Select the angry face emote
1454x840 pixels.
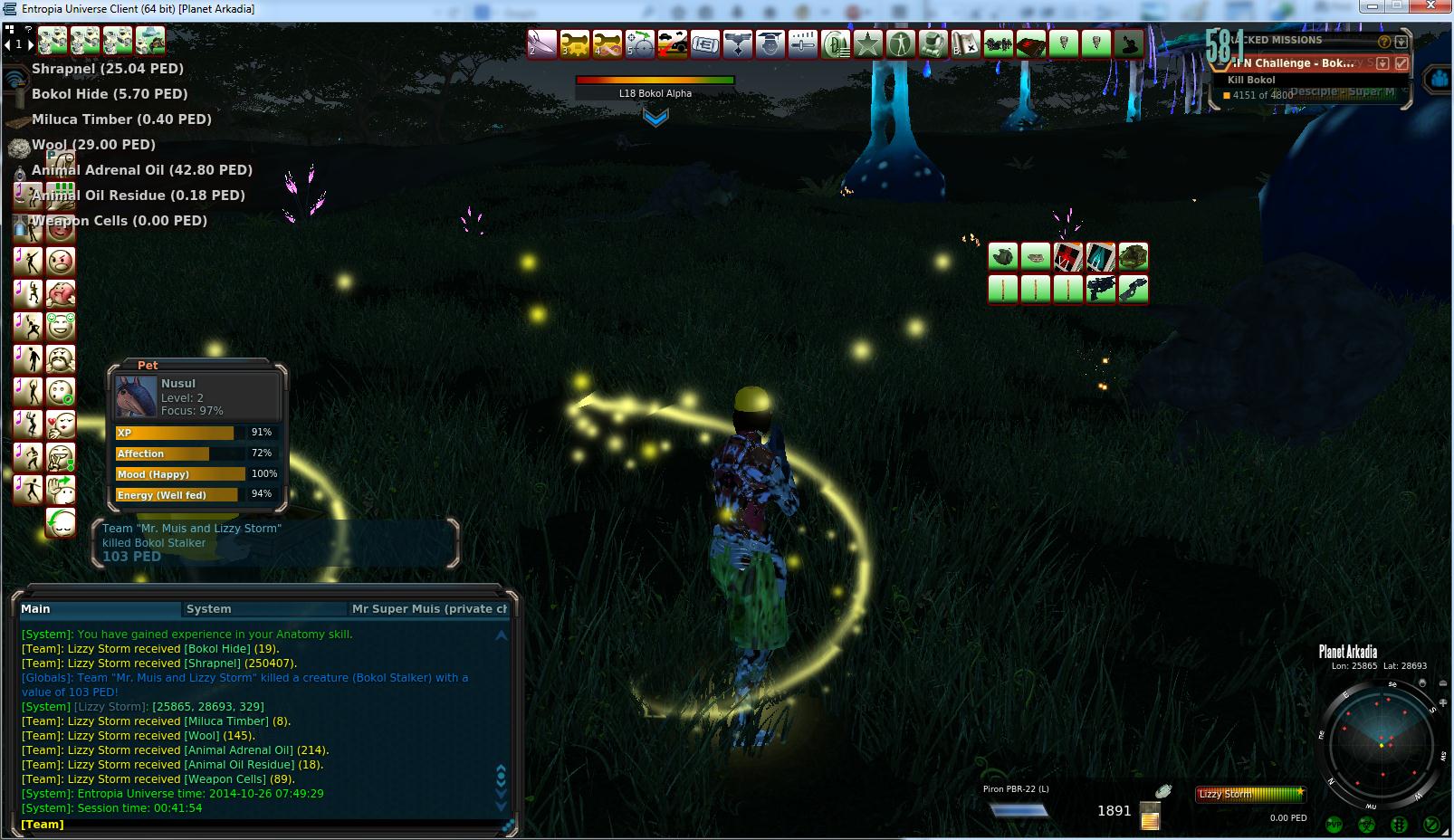[x=61, y=262]
